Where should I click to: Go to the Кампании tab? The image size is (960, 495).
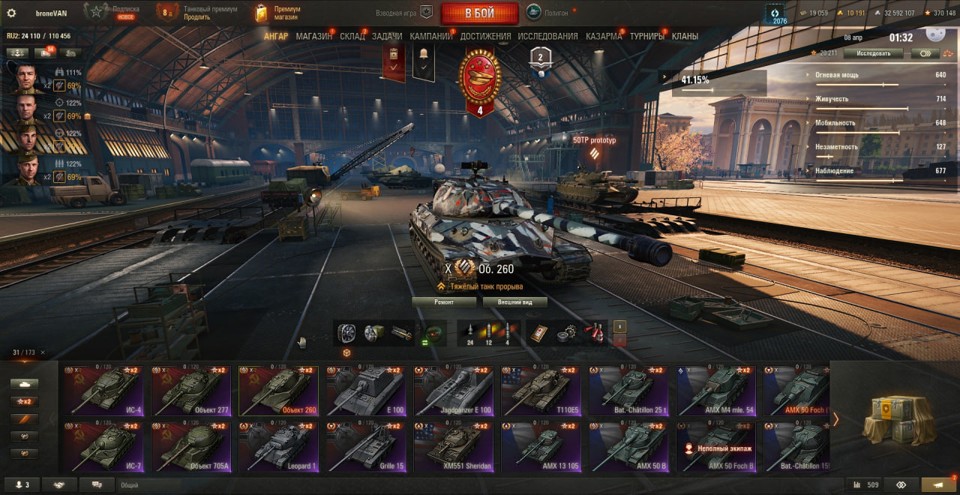point(430,36)
